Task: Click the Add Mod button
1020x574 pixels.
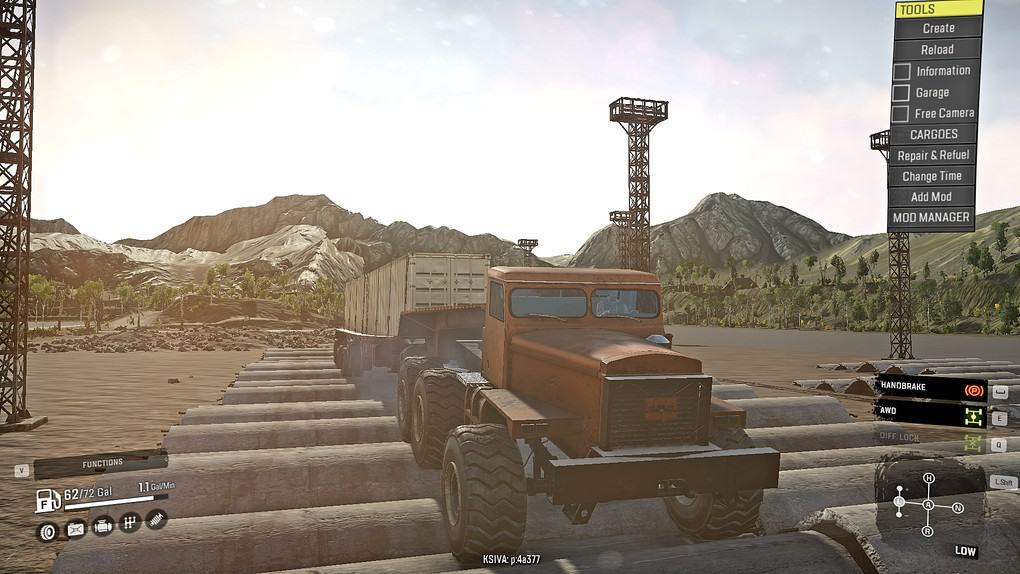Action: pyautogui.click(x=930, y=197)
